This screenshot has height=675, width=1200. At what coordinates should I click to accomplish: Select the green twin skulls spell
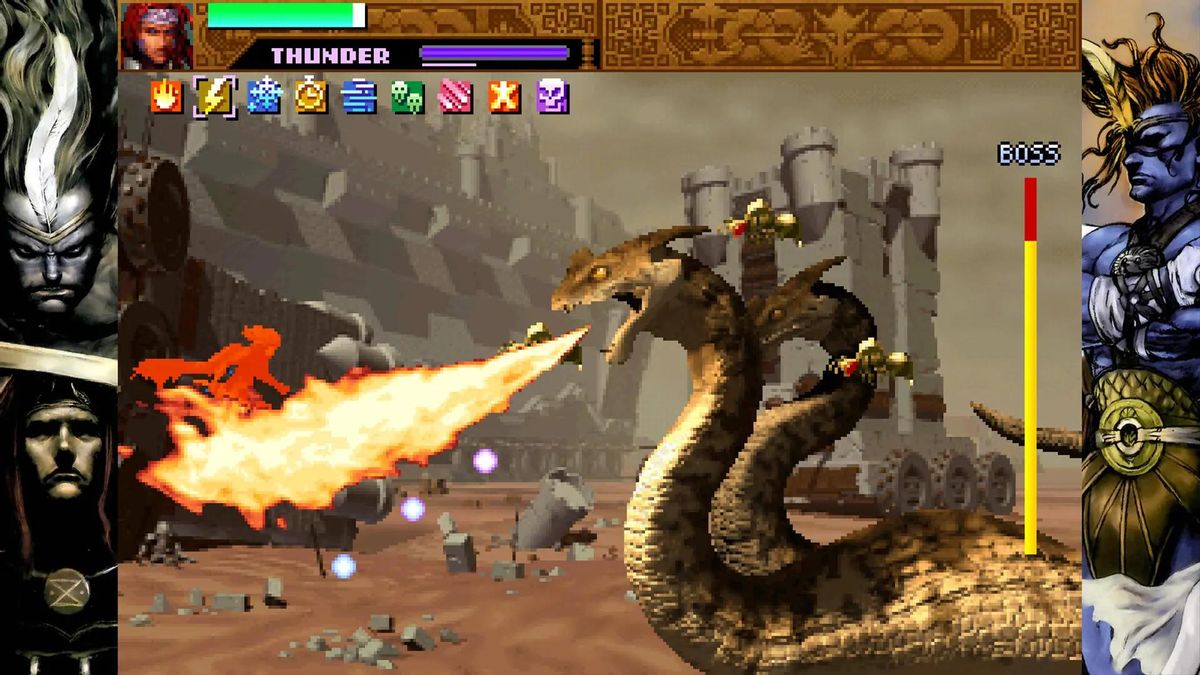coord(407,96)
